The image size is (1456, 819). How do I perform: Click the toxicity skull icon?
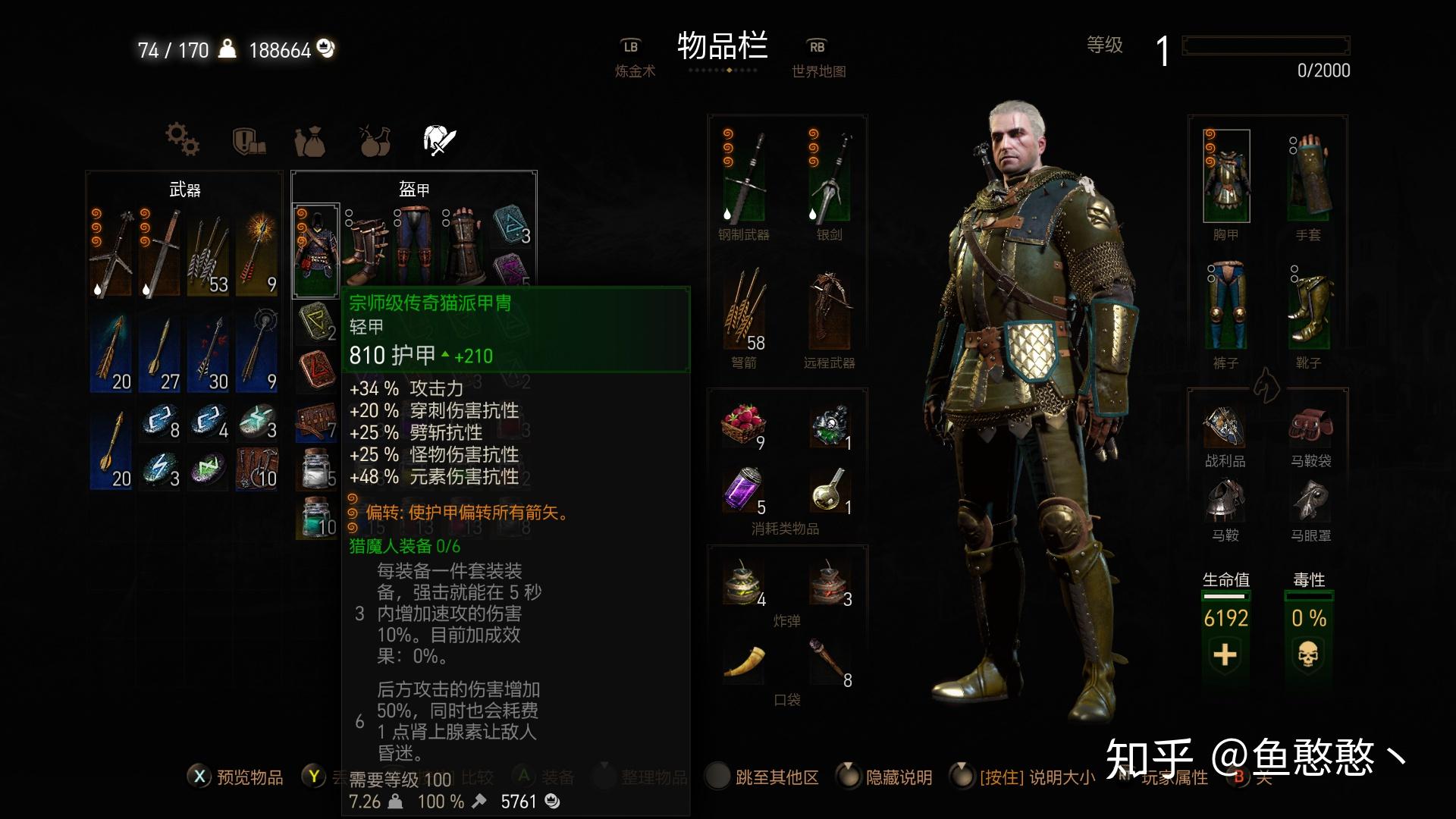1311,654
